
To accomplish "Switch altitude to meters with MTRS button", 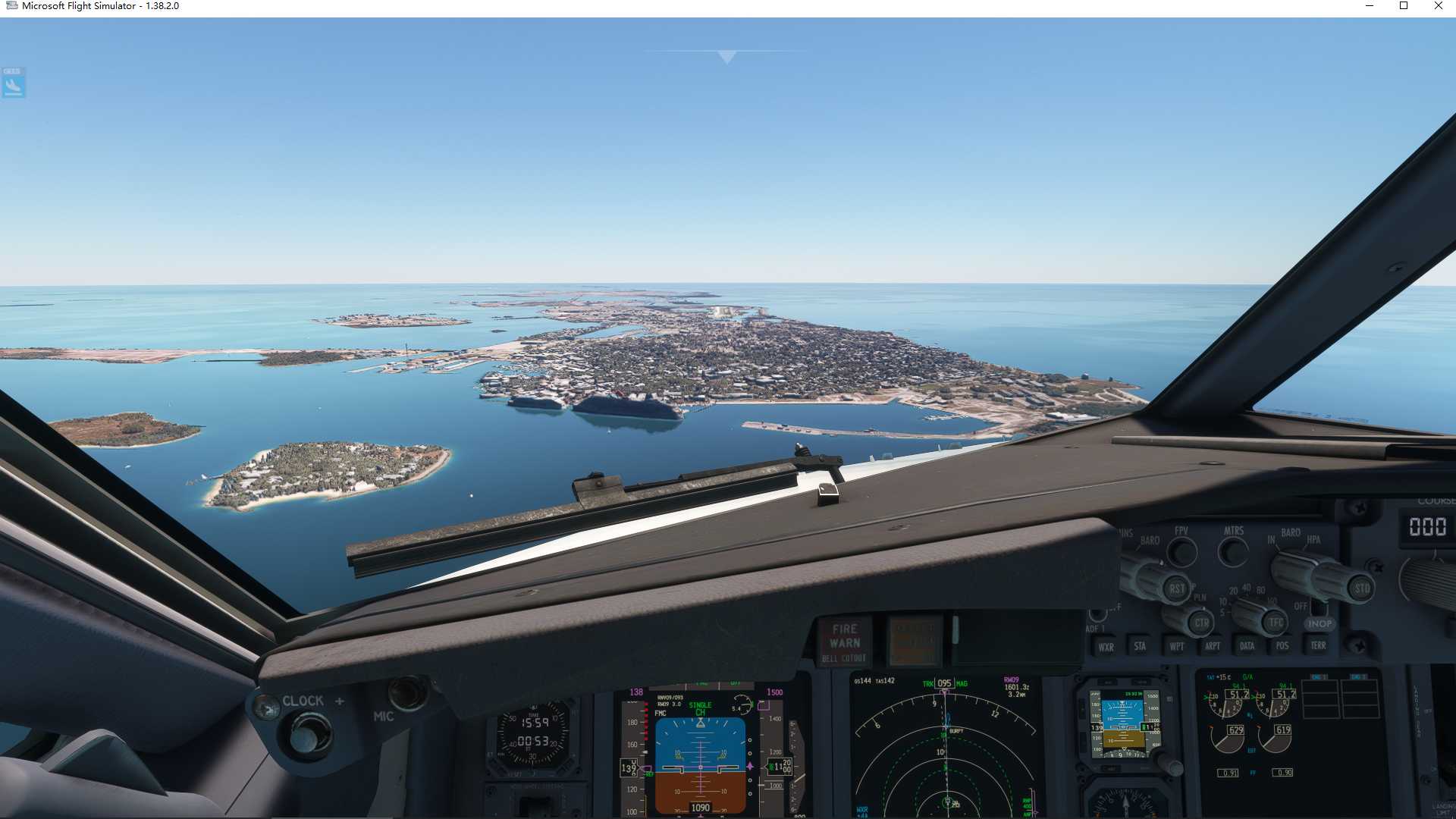I will pos(1233,551).
